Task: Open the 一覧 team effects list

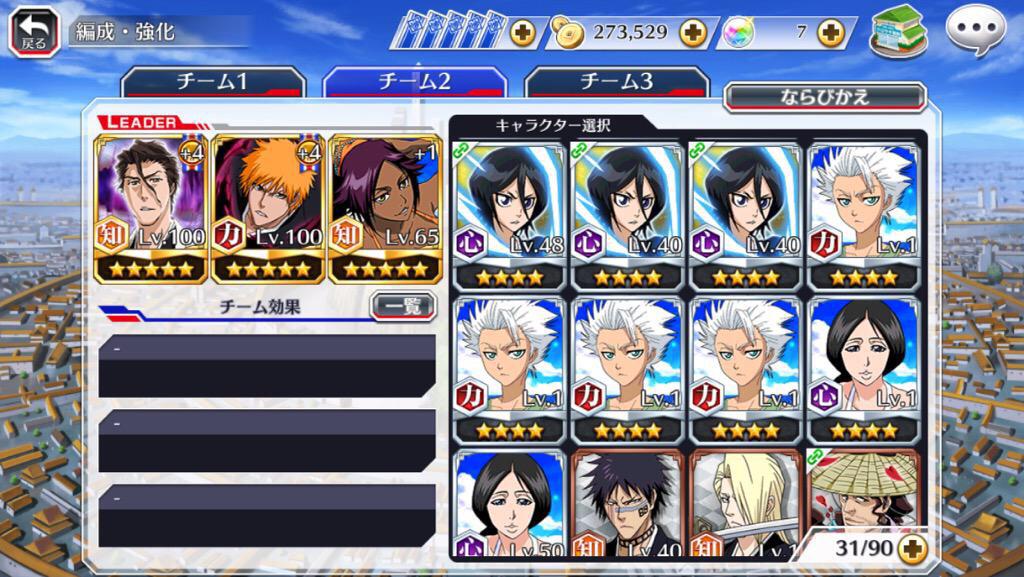Action: click(402, 306)
